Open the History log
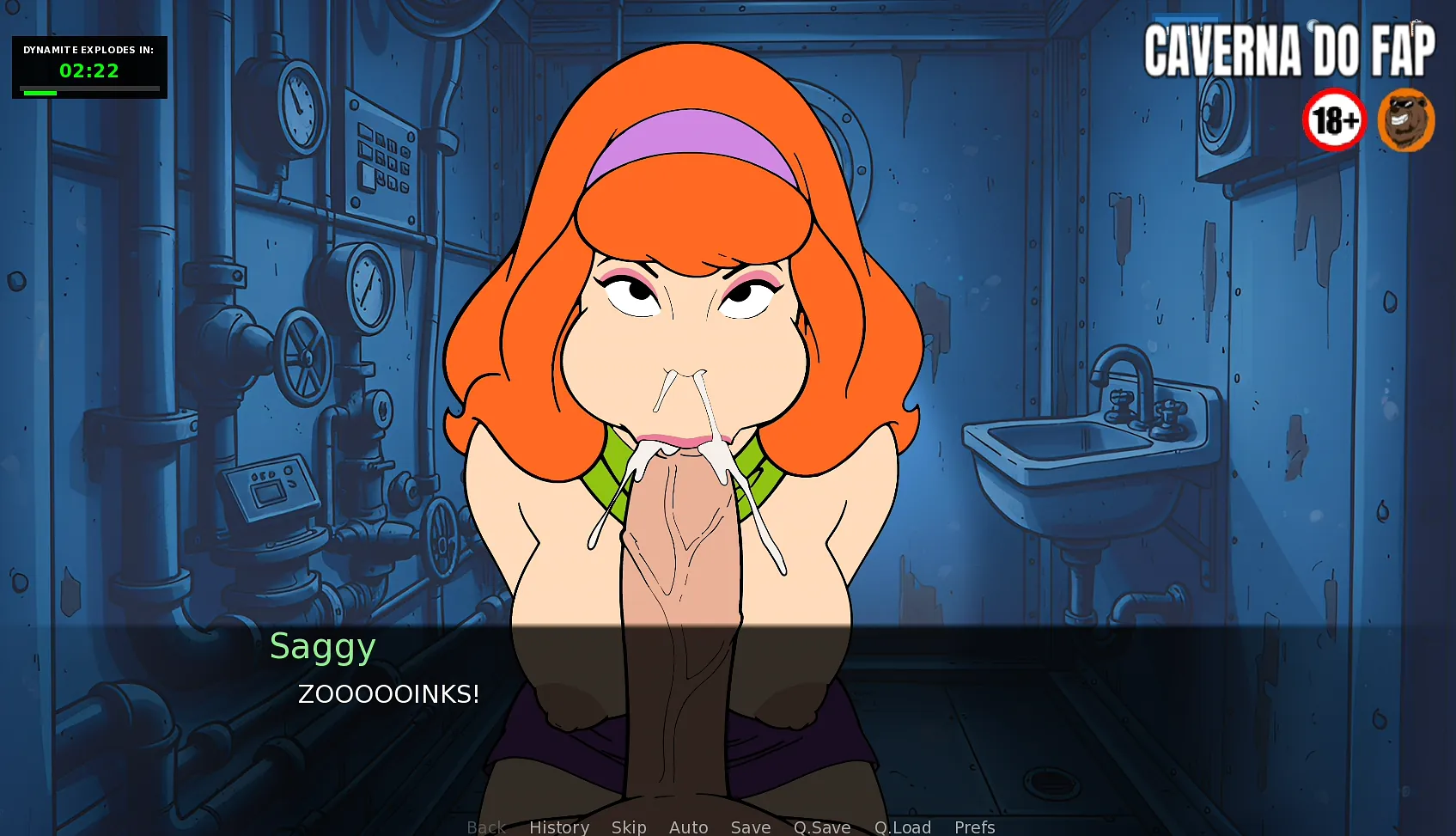Viewport: 1456px width, 836px height. click(x=558, y=827)
